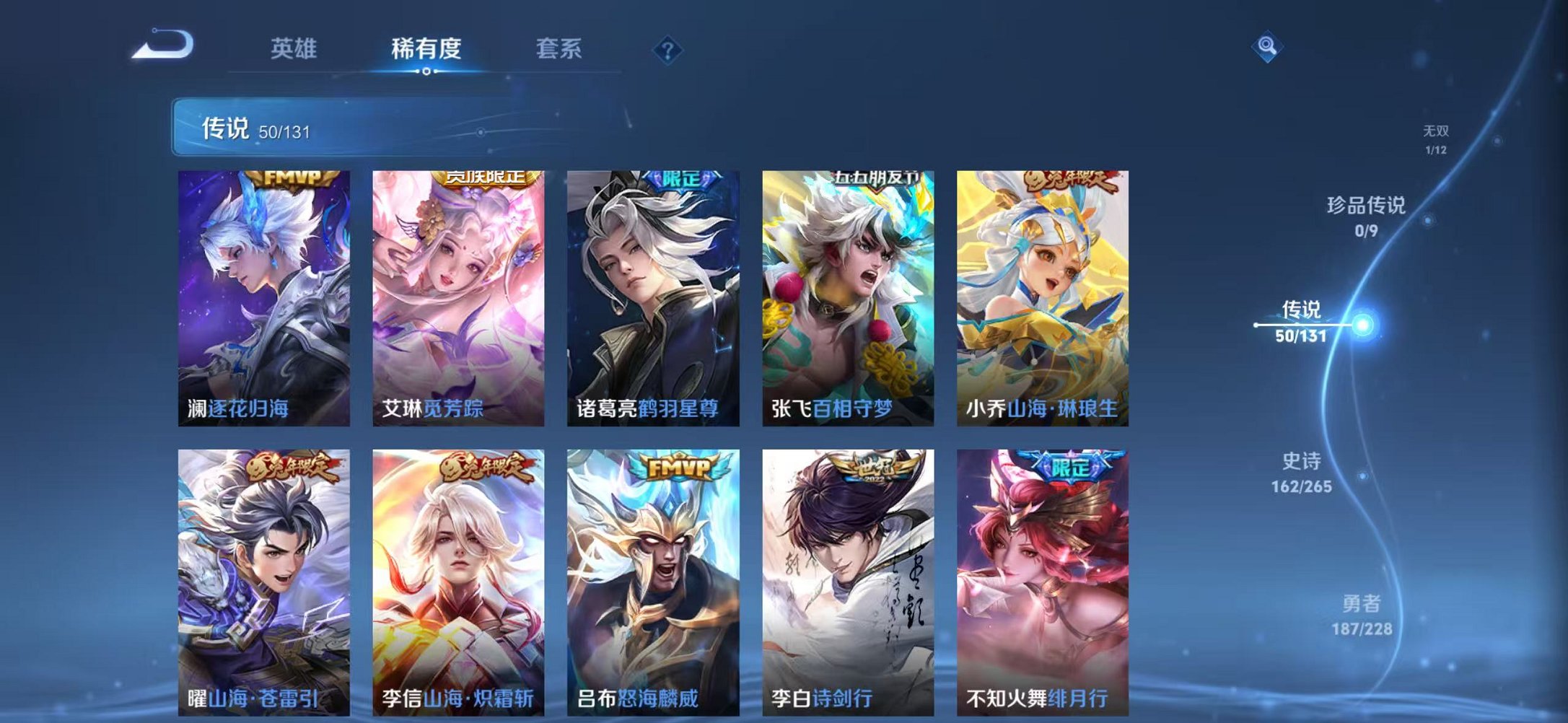The height and width of the screenshot is (723, 1568).
Task: Switch to the 套系 tab
Action: (559, 49)
